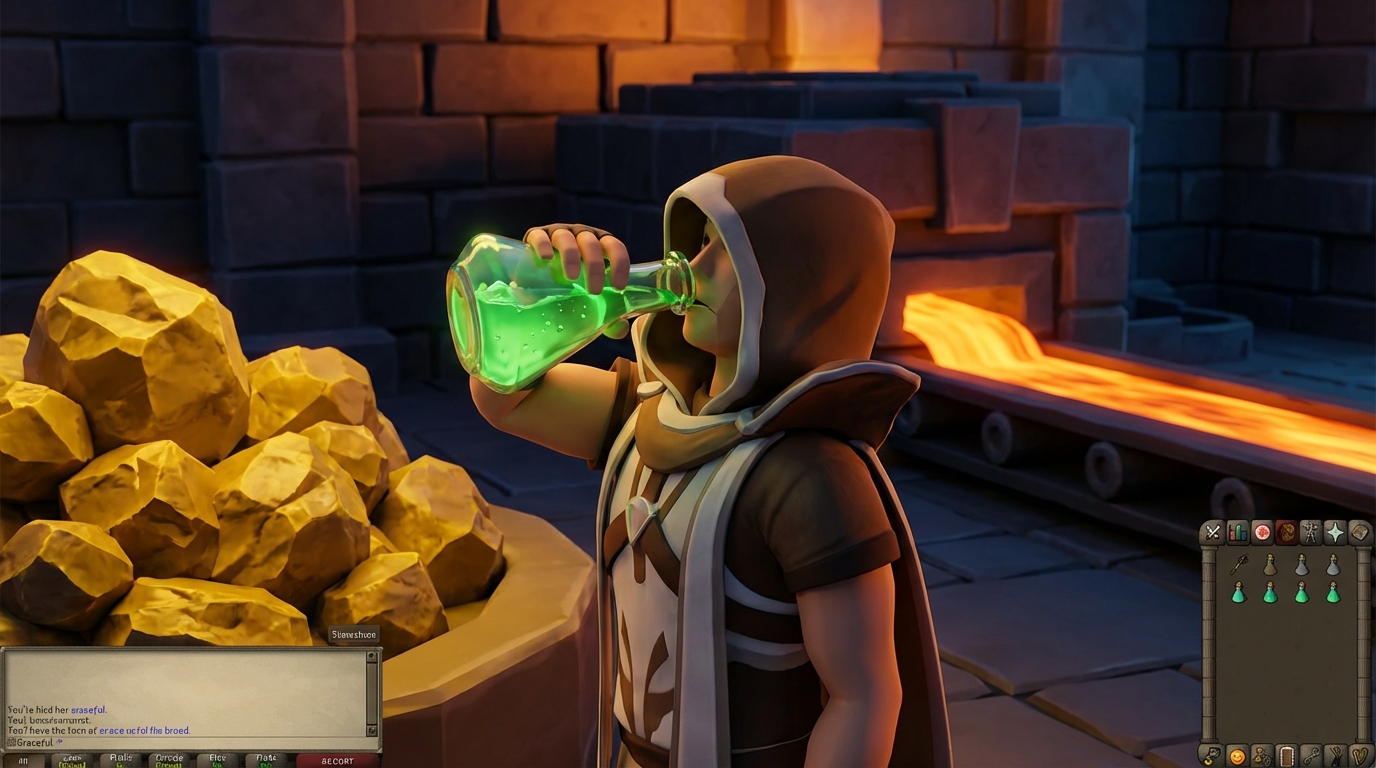Open the Prayer tab
The width and height of the screenshot is (1376, 768).
[1337, 531]
